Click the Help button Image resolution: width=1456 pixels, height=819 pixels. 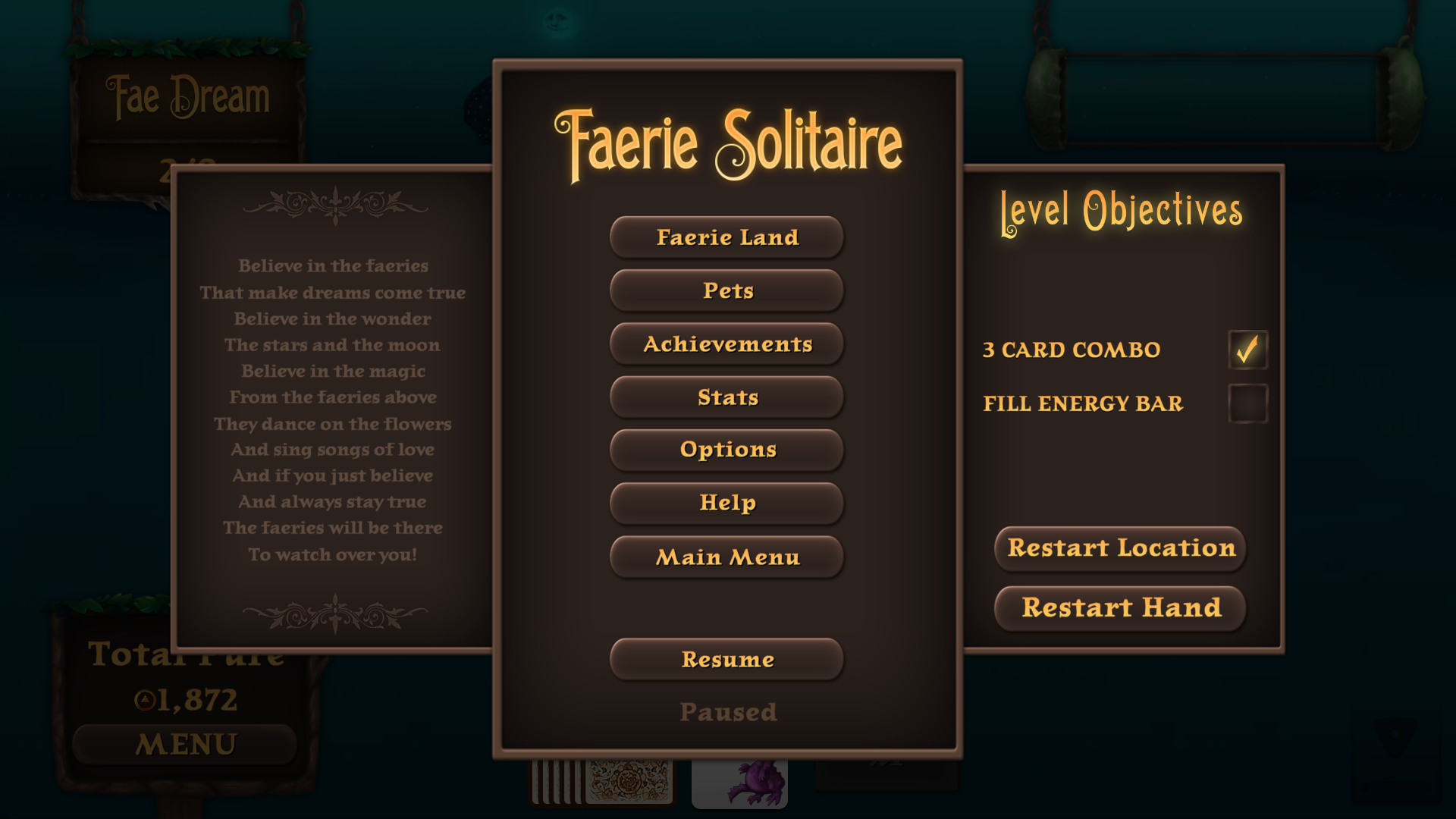pyautogui.click(x=727, y=503)
